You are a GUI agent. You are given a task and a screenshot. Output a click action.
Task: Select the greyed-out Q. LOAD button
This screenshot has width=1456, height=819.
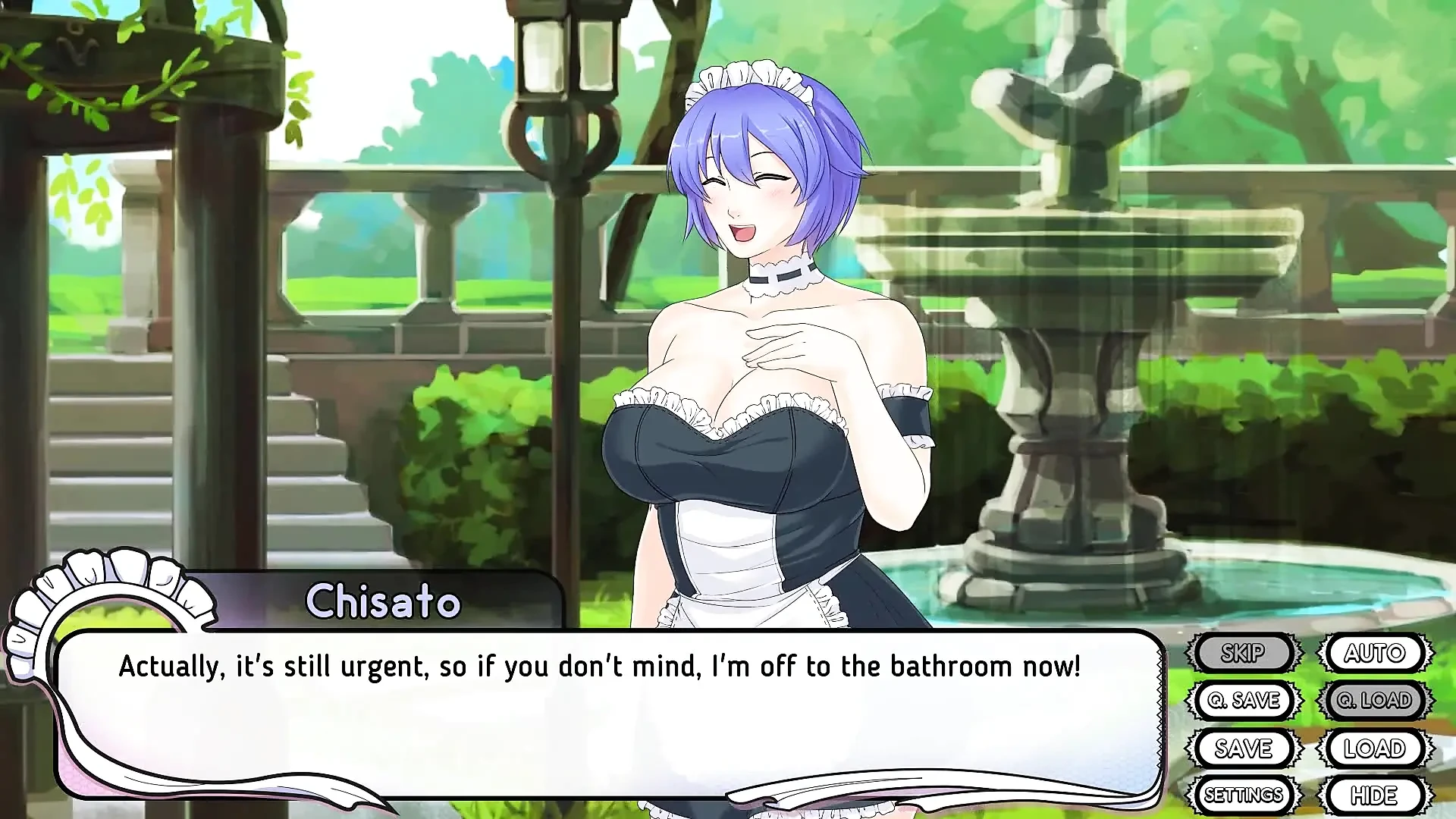(1374, 700)
